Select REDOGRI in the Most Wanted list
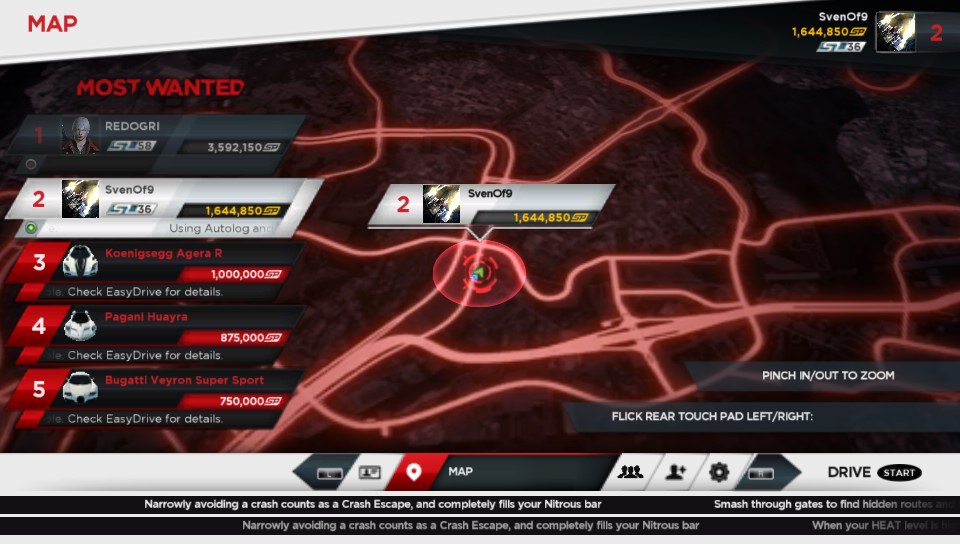This screenshot has width=960, height=544. [x=160, y=137]
